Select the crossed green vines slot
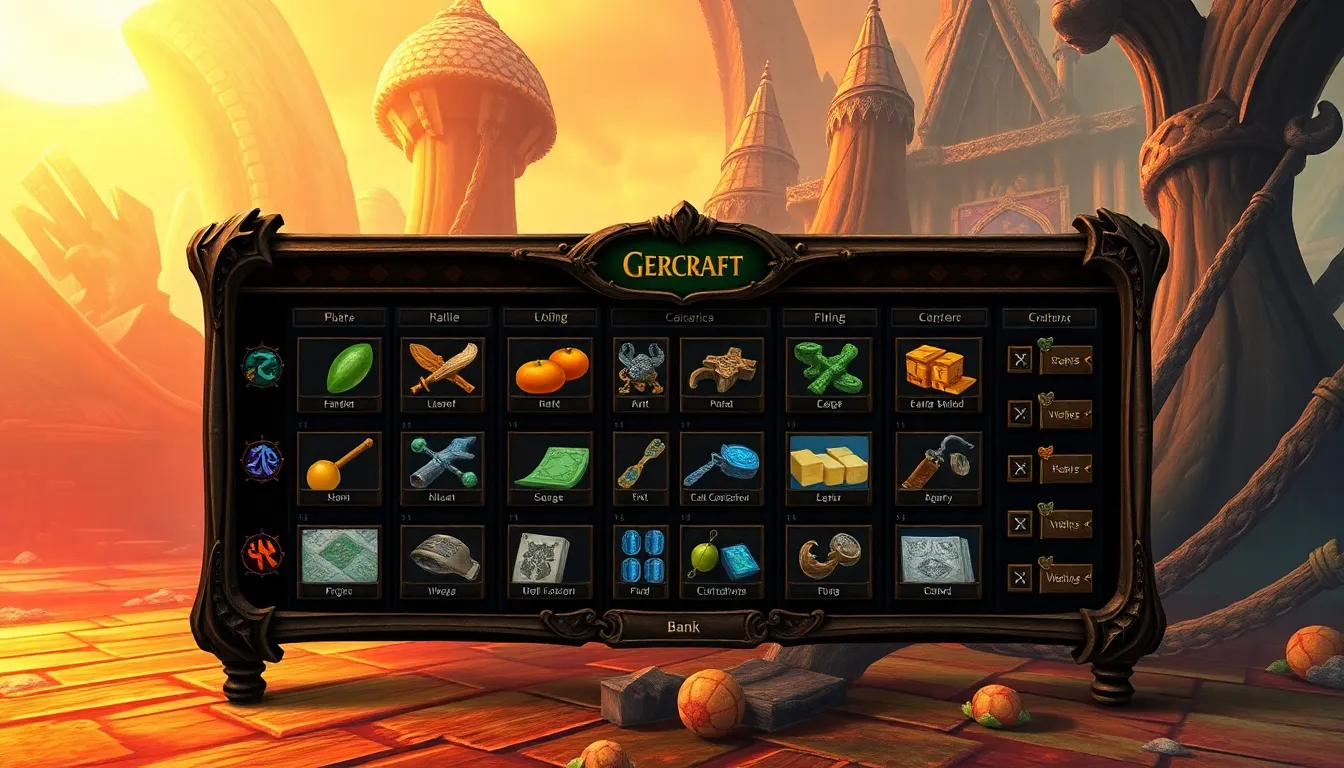 coord(828,368)
